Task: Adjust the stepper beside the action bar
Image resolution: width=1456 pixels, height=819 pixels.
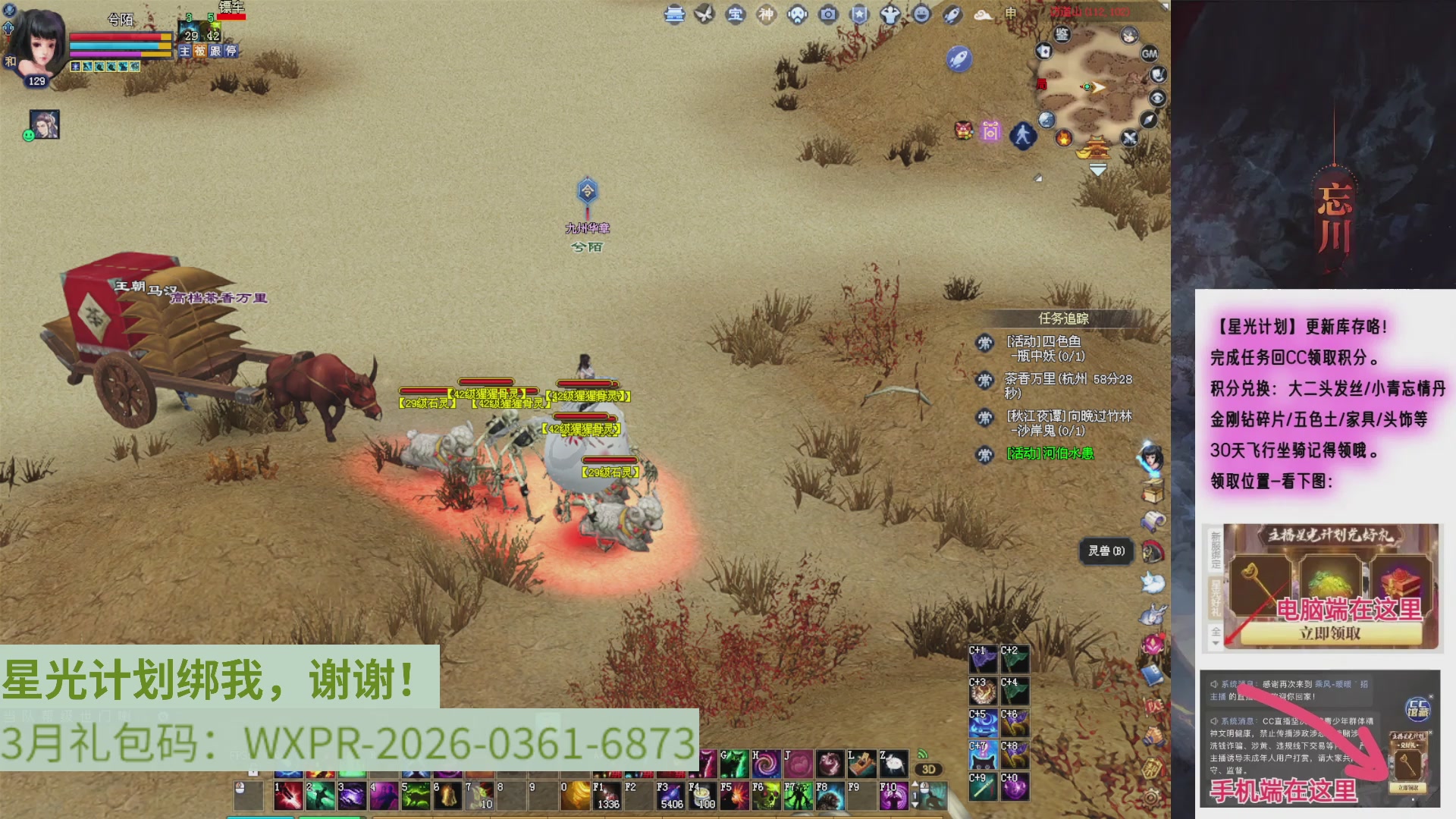Action: click(x=915, y=795)
